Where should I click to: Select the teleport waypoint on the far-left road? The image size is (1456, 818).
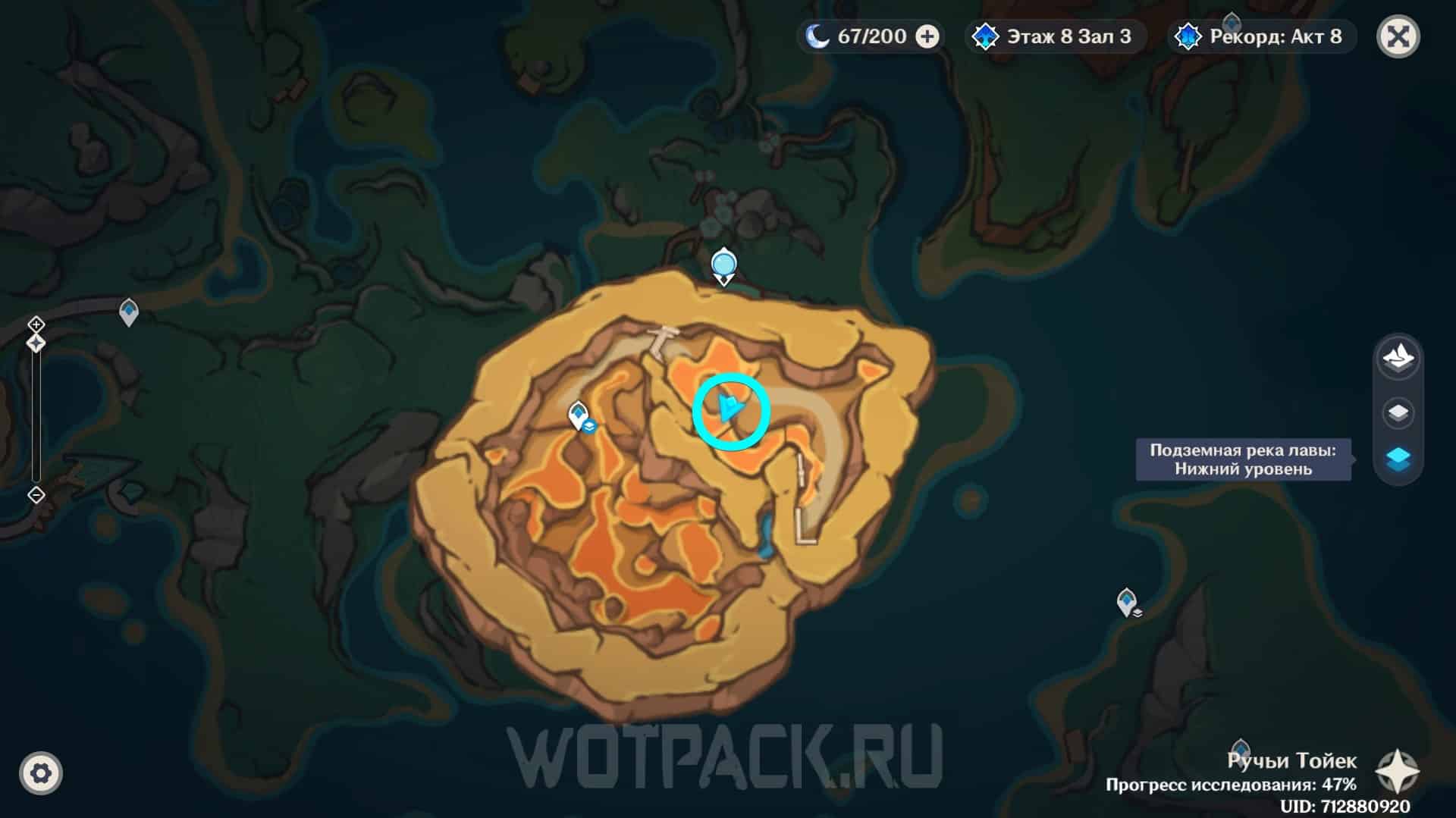(x=129, y=311)
